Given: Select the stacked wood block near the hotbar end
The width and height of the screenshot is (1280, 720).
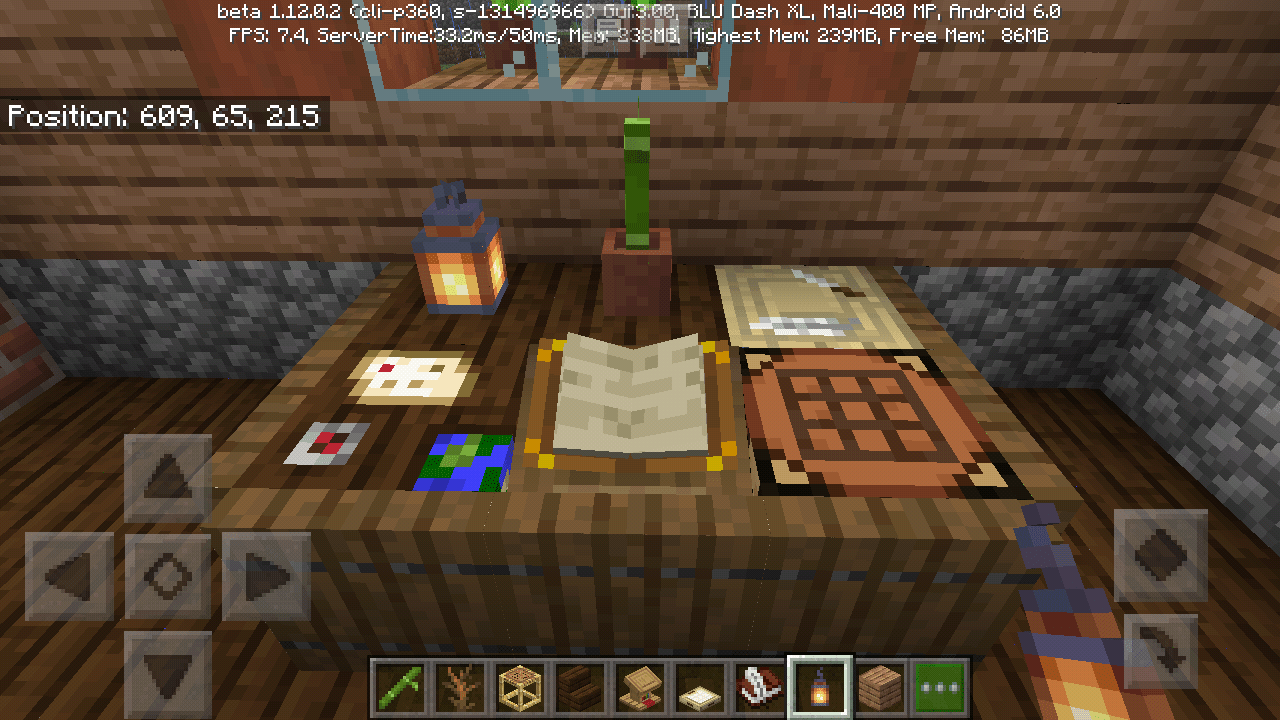Looking at the screenshot, I should click(880, 686).
